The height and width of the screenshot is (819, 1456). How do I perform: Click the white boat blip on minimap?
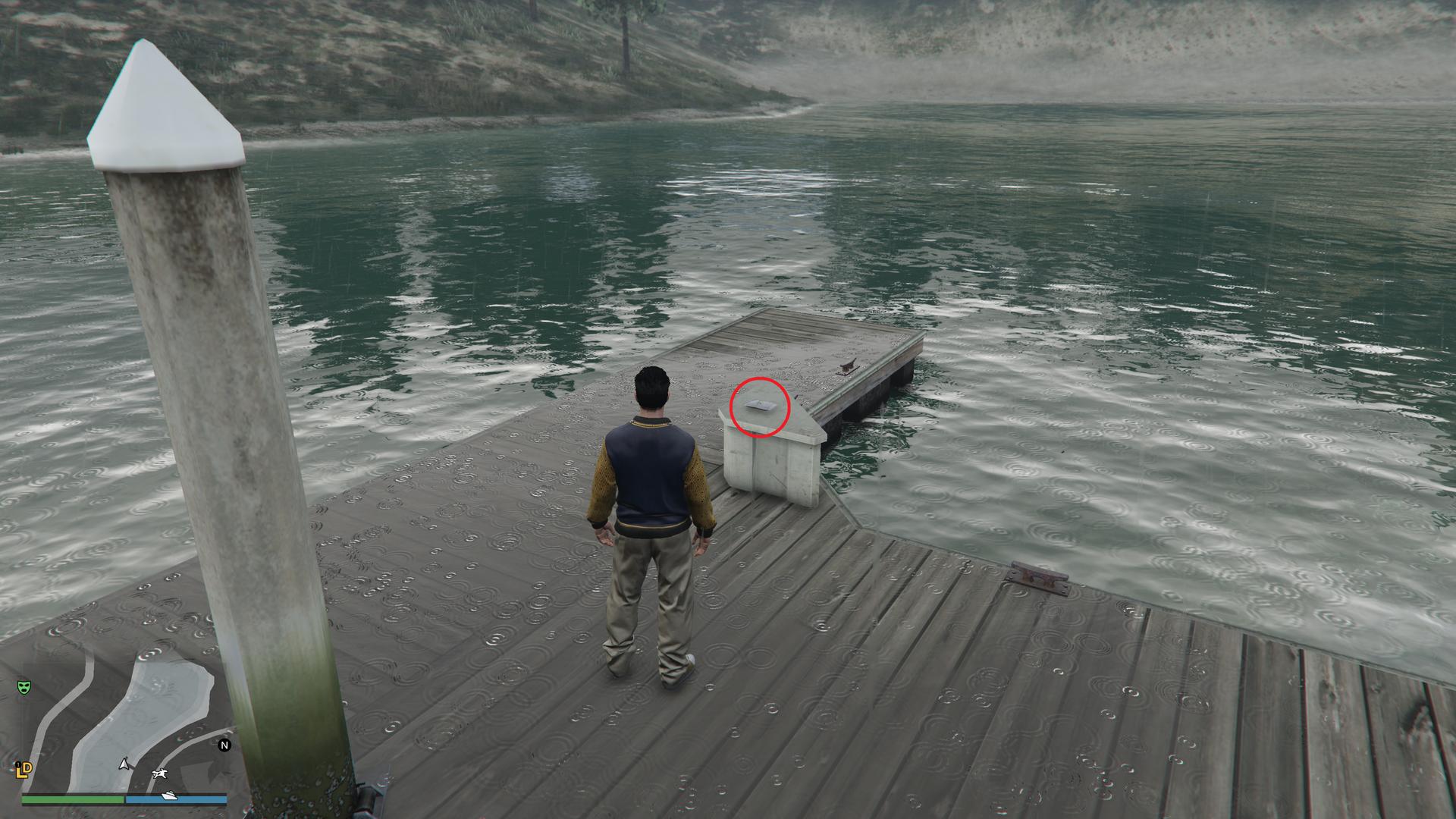(171, 795)
